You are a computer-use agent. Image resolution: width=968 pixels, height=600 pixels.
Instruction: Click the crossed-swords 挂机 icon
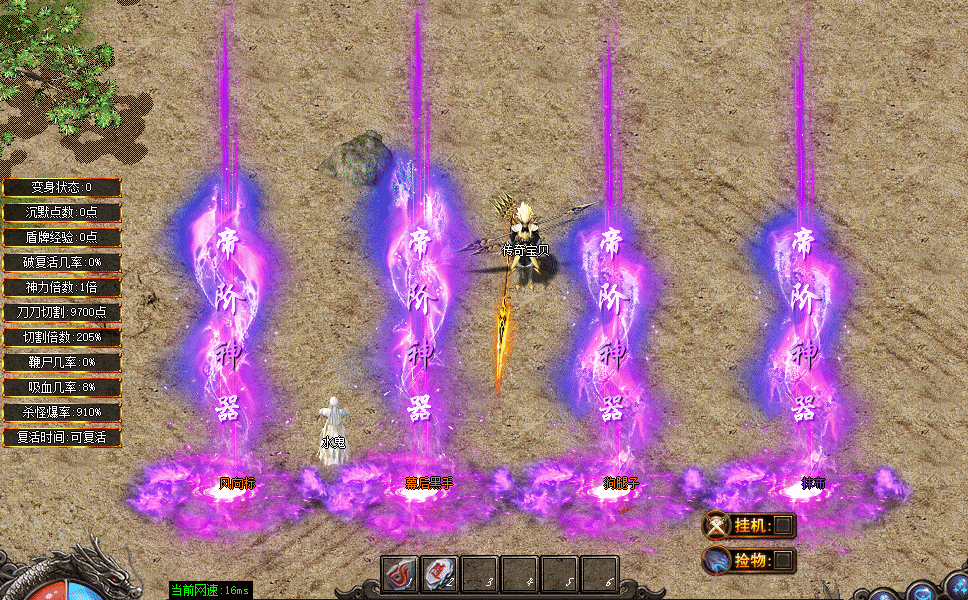point(717,525)
